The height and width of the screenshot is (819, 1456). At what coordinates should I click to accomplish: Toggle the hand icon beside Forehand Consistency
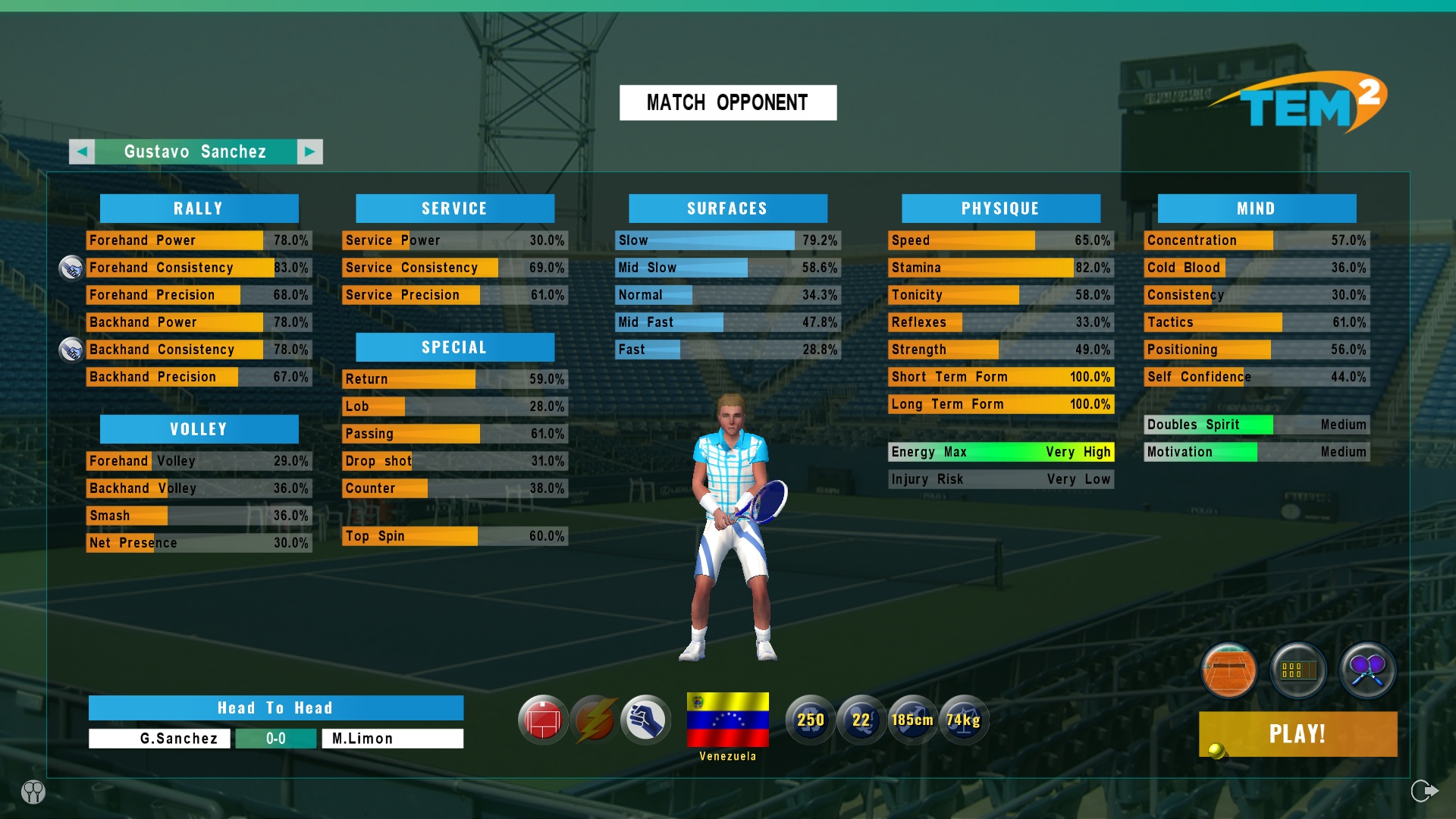72,268
